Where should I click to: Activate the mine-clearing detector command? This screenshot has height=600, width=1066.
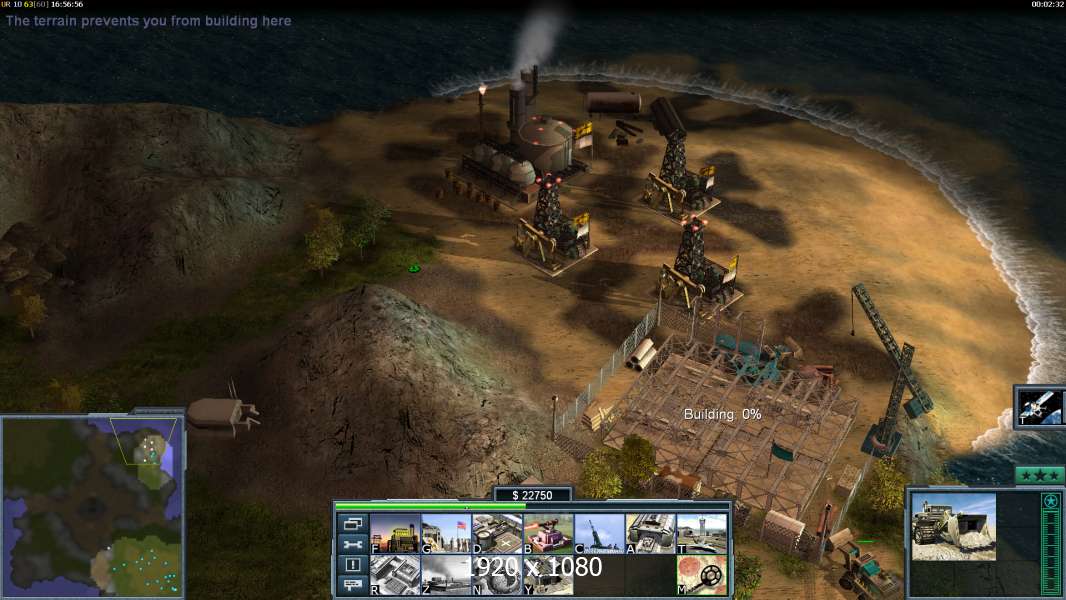tap(701, 575)
